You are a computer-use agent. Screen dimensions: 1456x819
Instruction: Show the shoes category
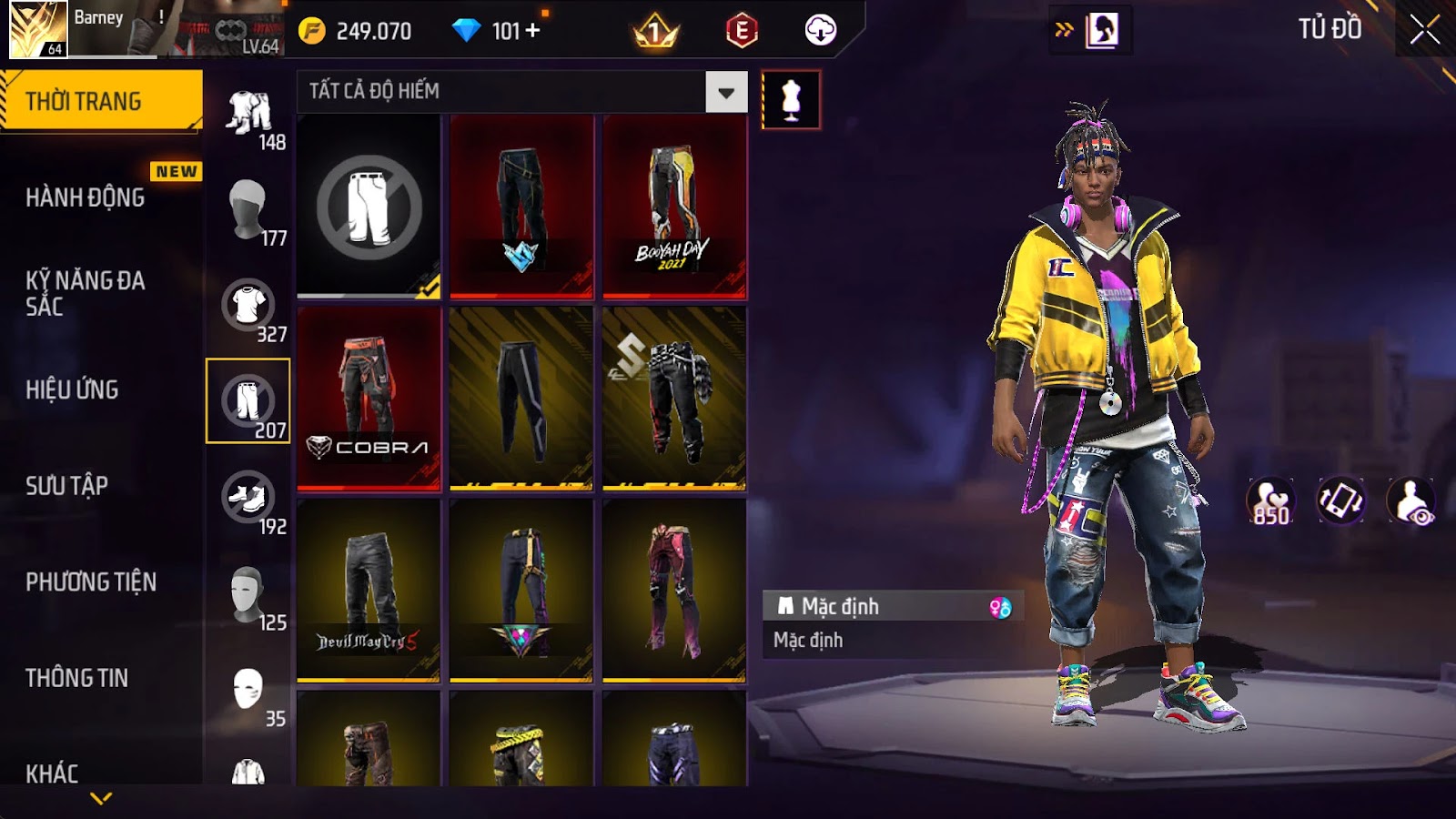[248, 500]
